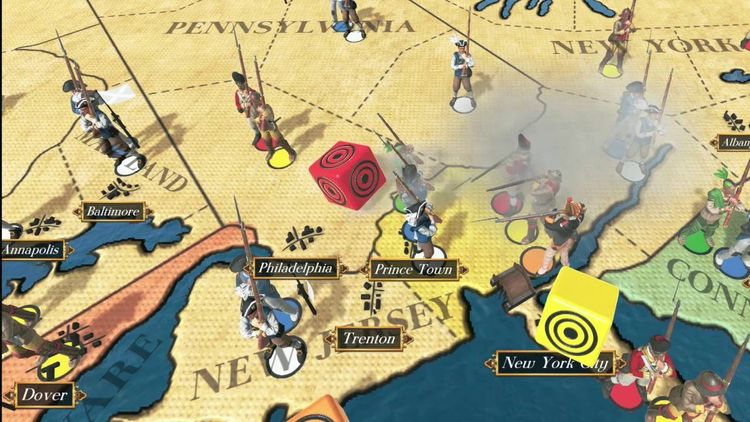Select the Annapolis city label
This screenshot has height=422, width=750.
tap(34, 249)
